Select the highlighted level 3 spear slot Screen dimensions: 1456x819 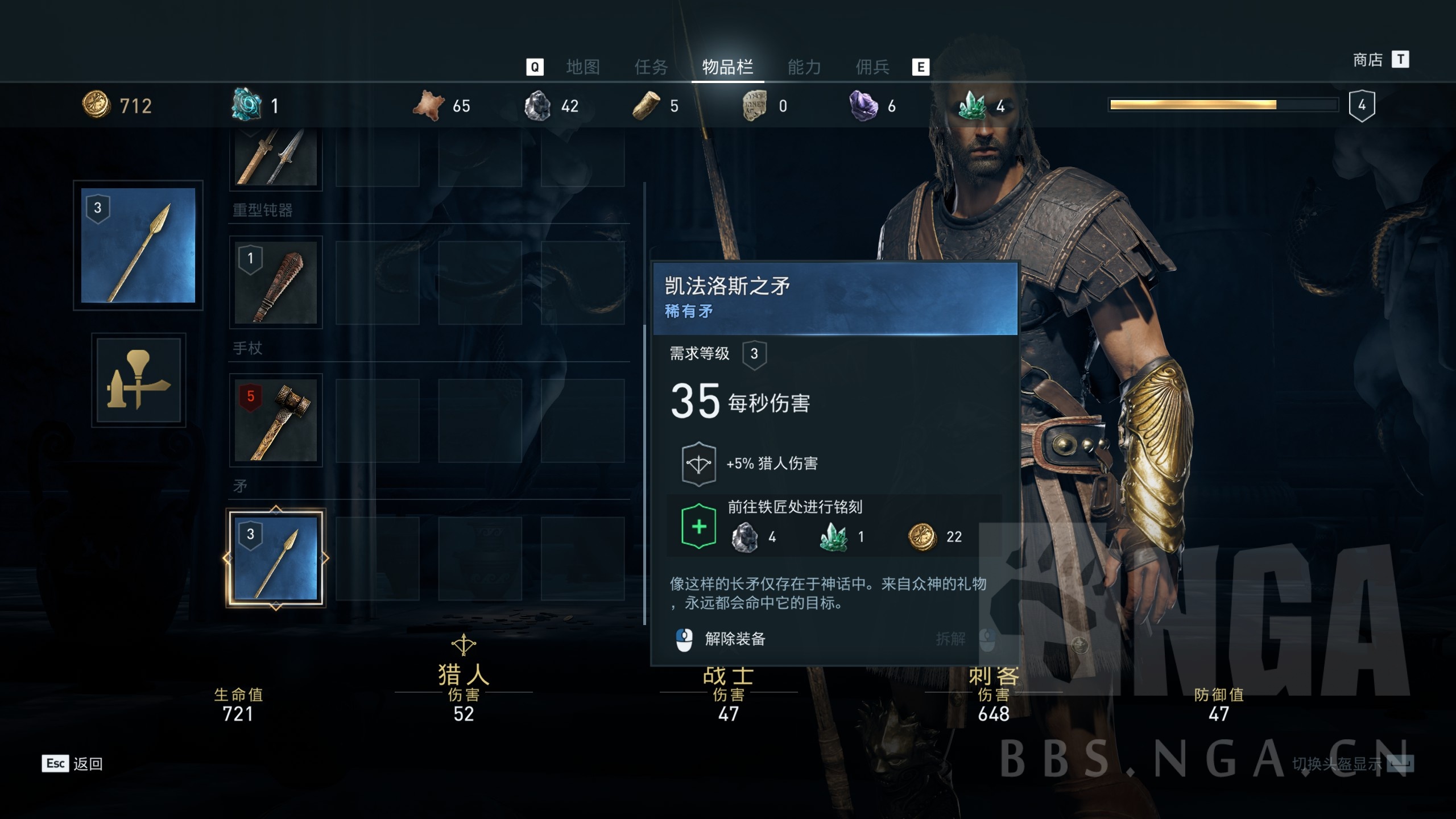[276, 558]
